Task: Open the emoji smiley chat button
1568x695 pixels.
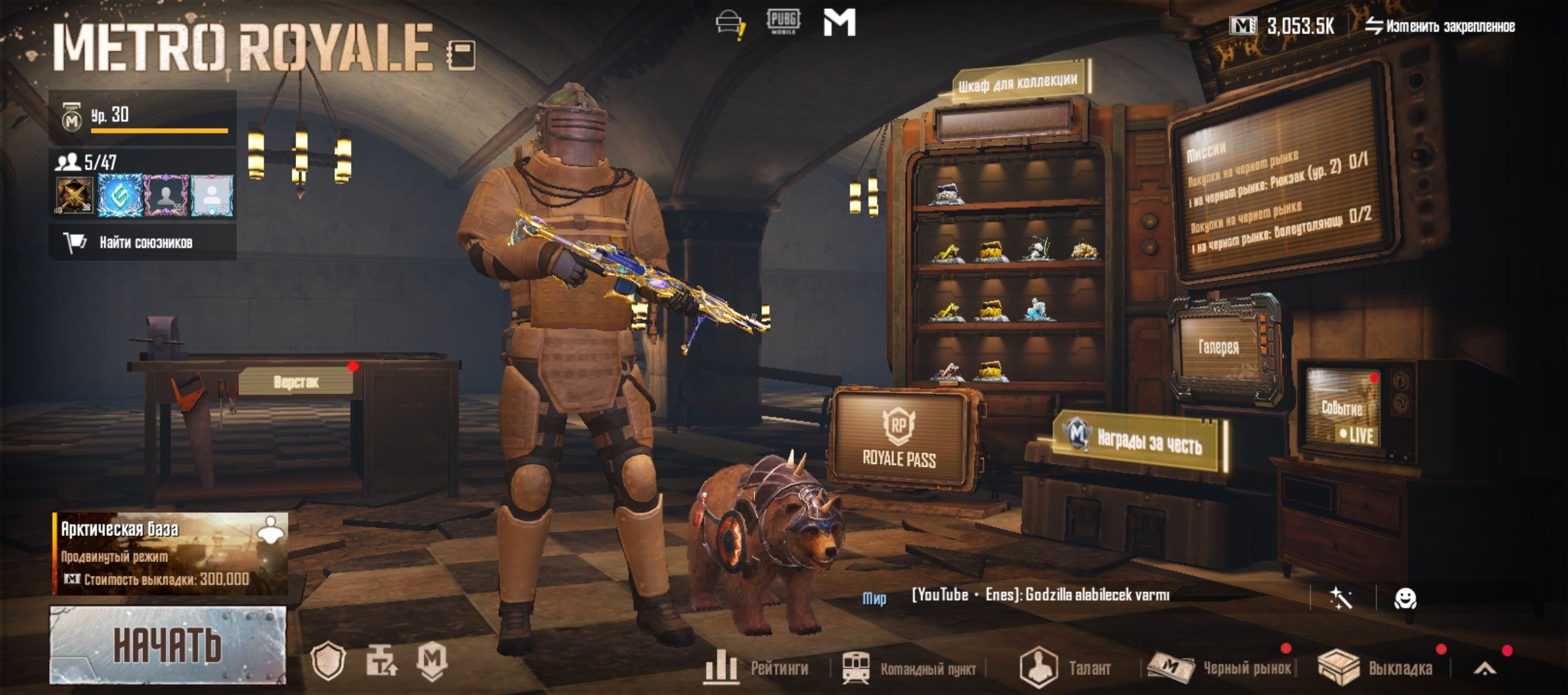Action: tap(1405, 599)
